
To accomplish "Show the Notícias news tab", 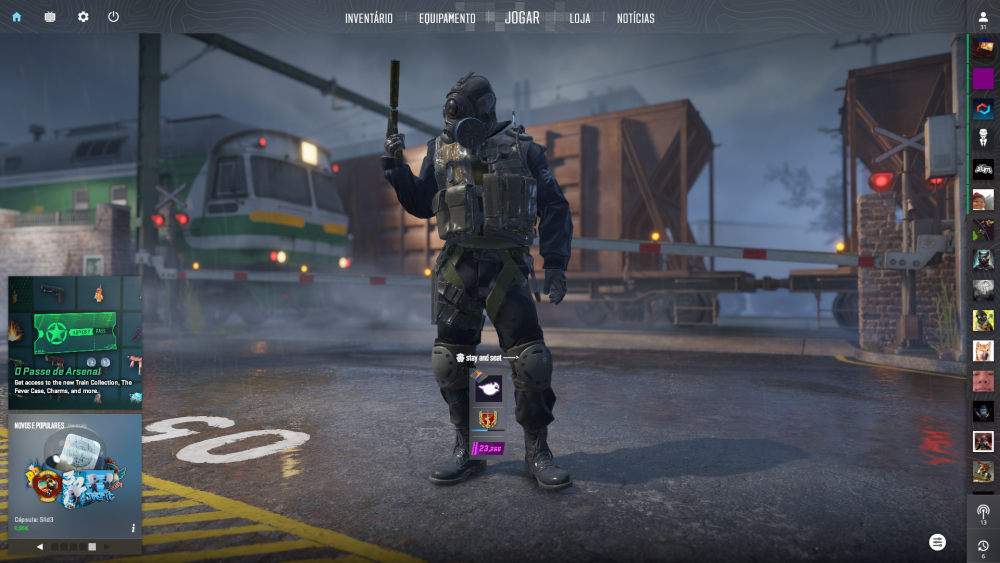I will (636, 18).
